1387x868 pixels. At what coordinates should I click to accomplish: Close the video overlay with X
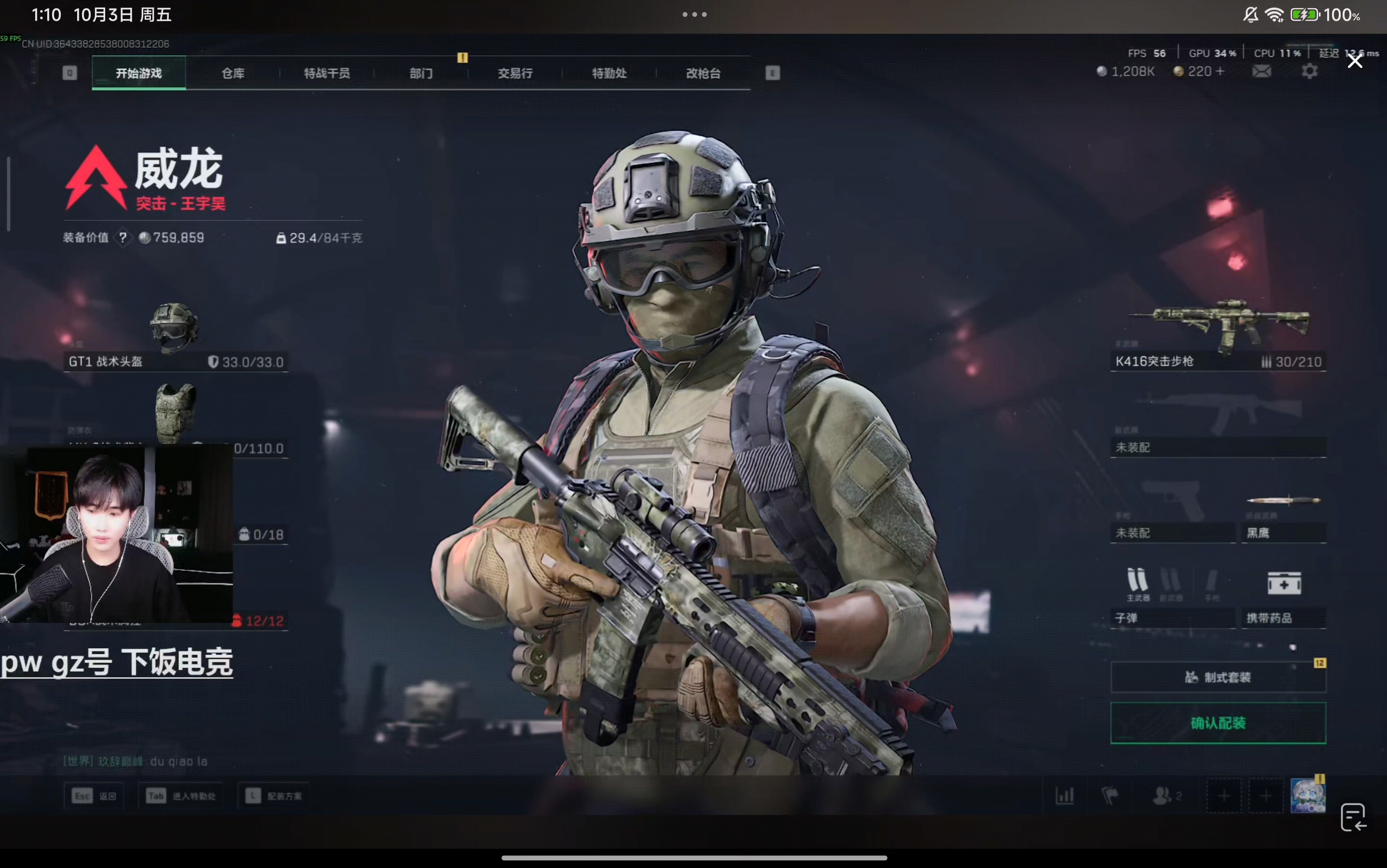coord(1355,61)
